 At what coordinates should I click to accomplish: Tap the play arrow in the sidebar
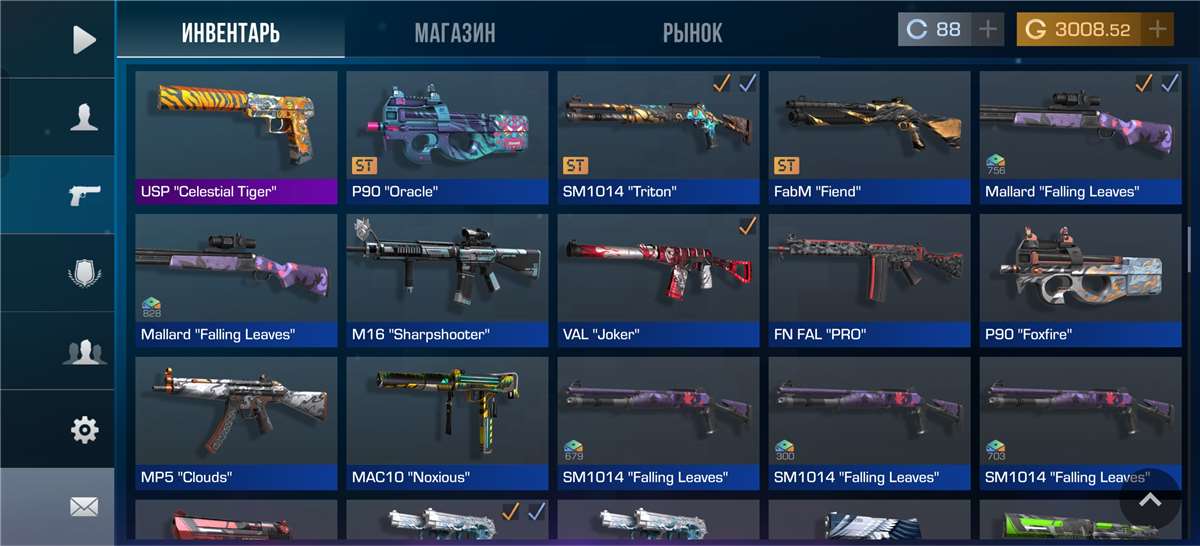[84, 40]
